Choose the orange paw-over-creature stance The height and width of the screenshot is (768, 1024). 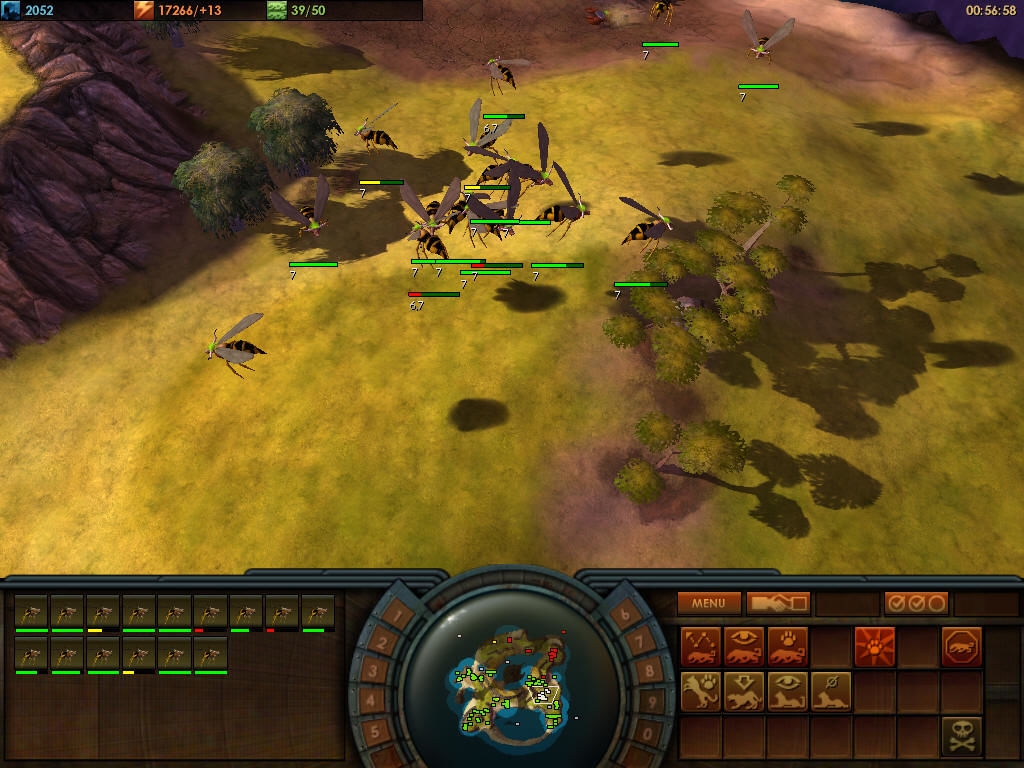[788, 647]
